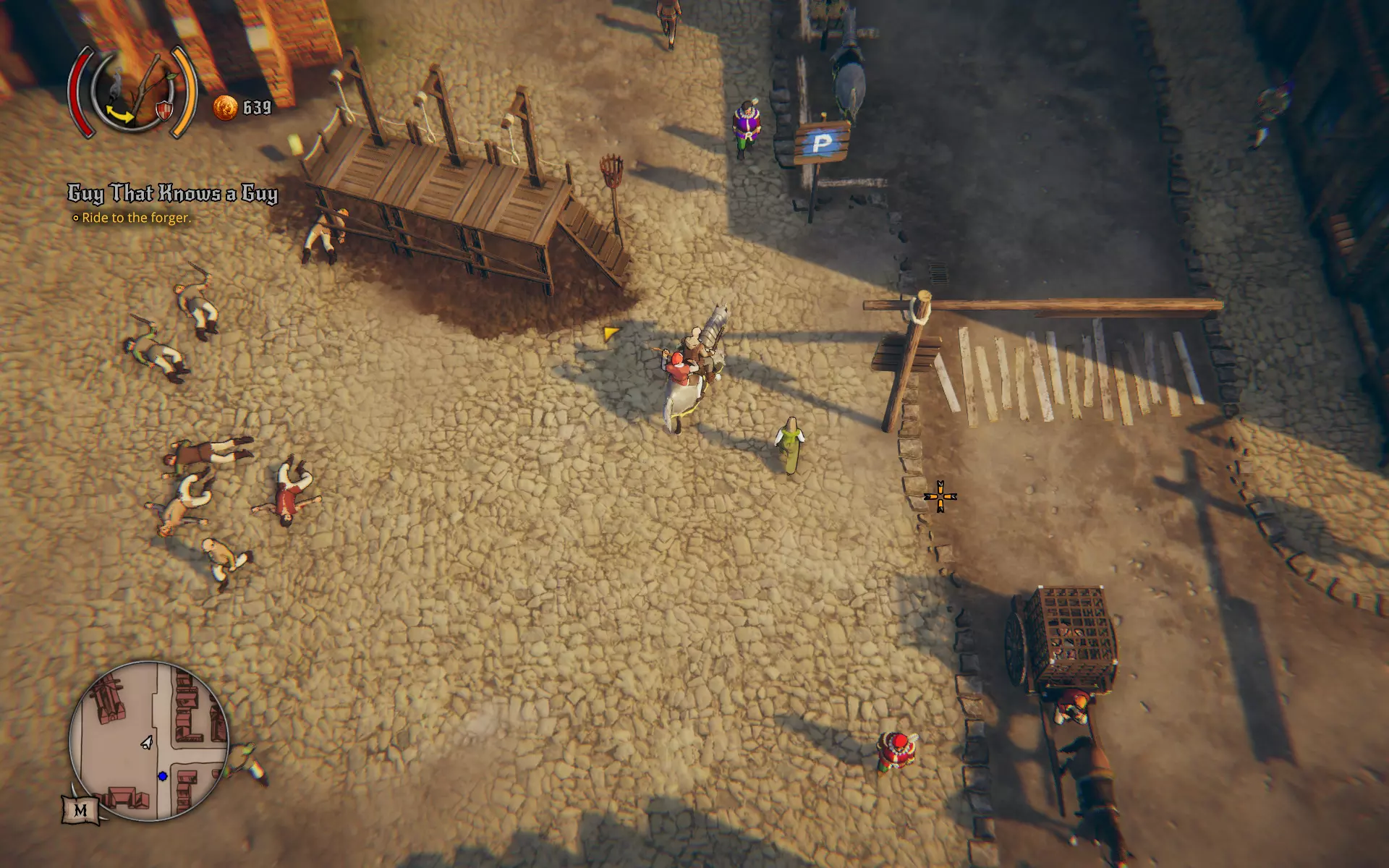This screenshot has width=1389, height=868.
Task: Switch to the torch using the swap arrow
Action: (120, 114)
